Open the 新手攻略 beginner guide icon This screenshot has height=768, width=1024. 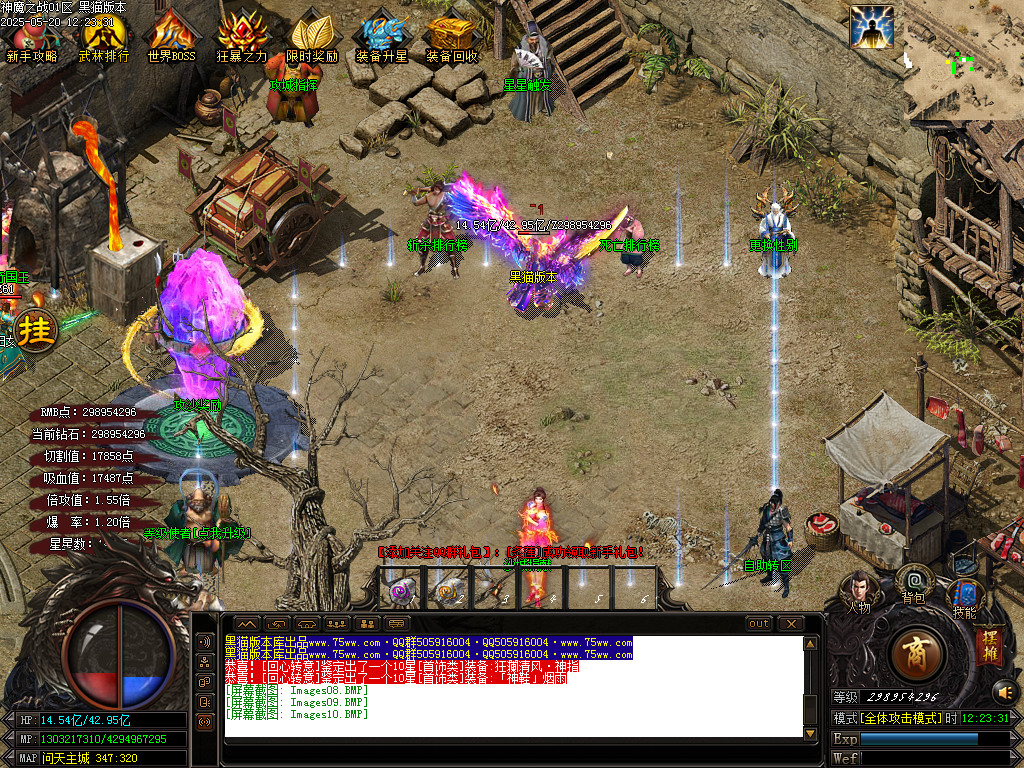[x=31, y=33]
